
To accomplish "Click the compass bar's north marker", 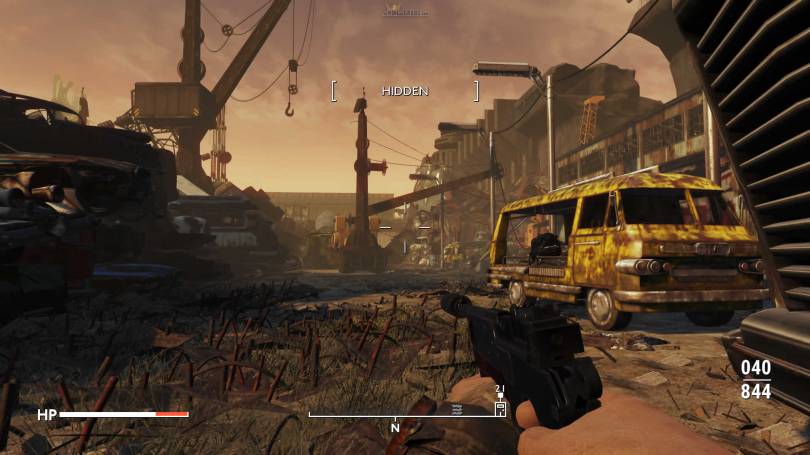I will 395,427.
